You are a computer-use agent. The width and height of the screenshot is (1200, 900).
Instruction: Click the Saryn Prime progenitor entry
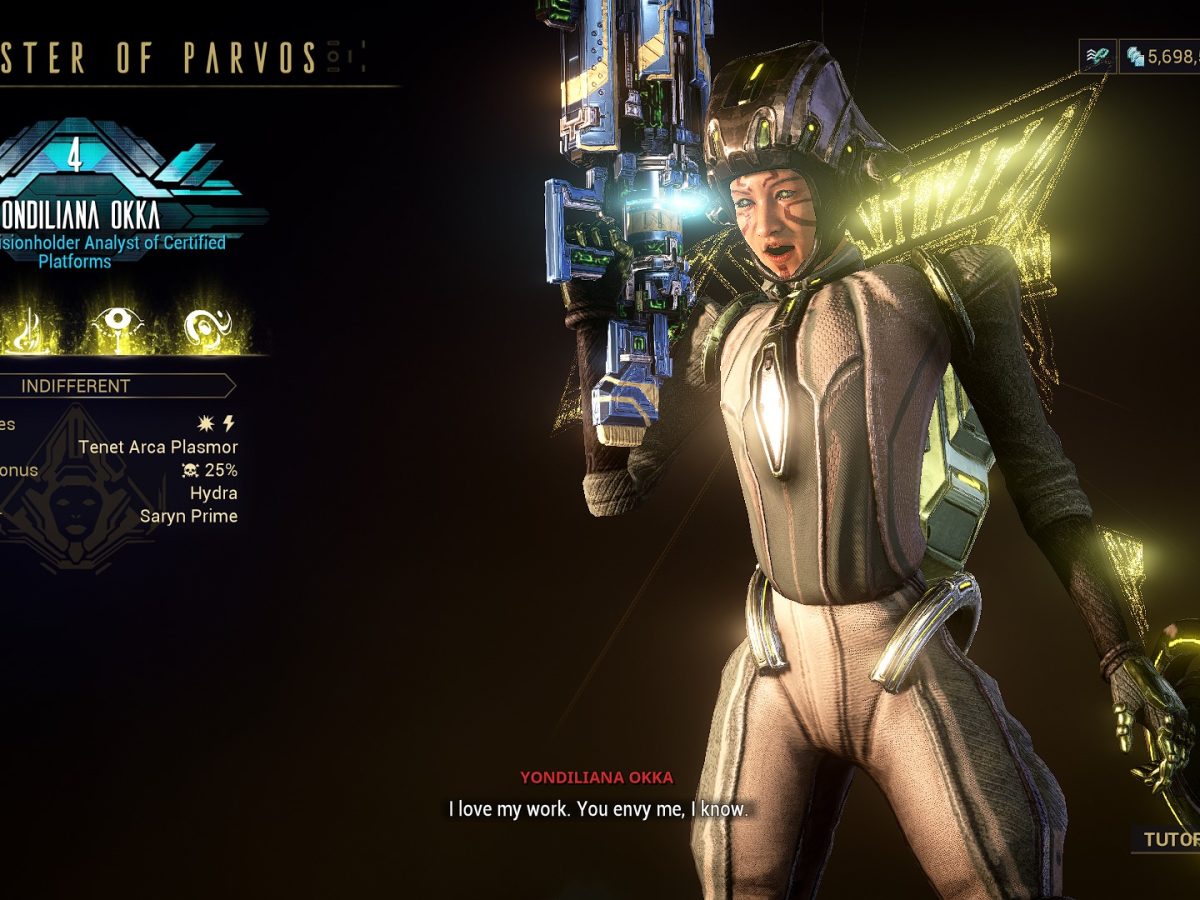189,516
